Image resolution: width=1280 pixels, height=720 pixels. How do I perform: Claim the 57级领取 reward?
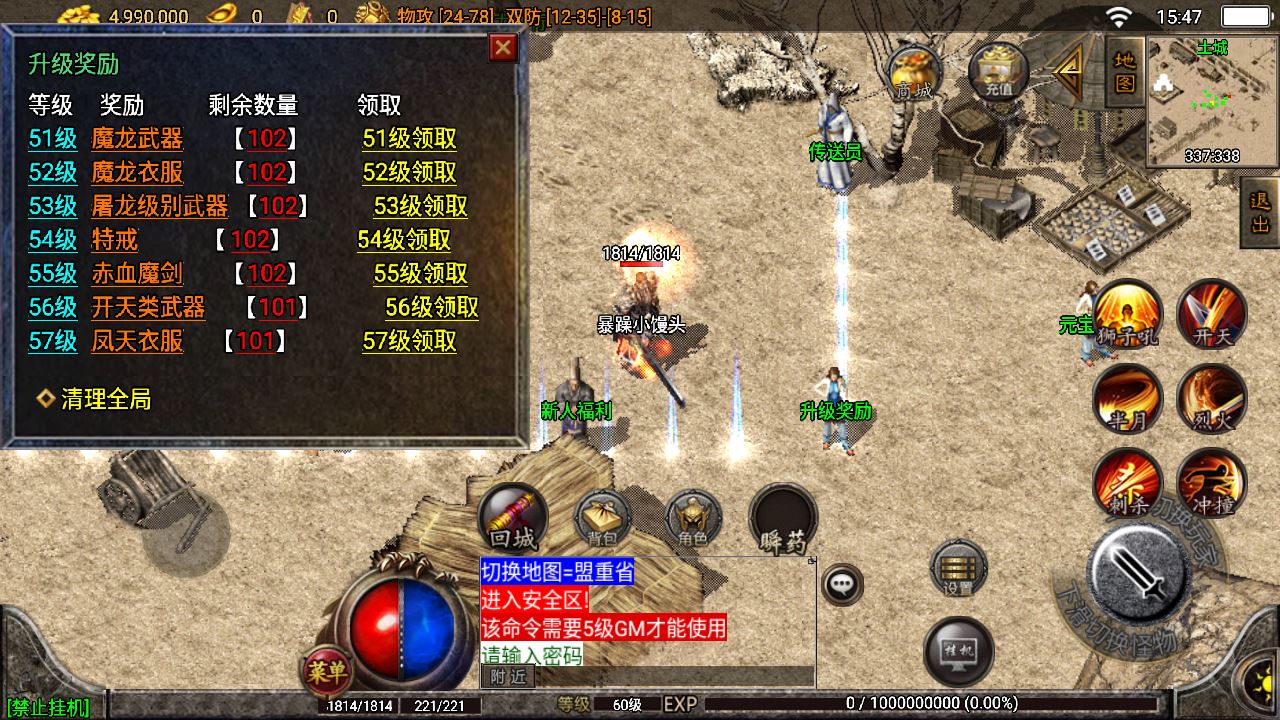click(409, 341)
